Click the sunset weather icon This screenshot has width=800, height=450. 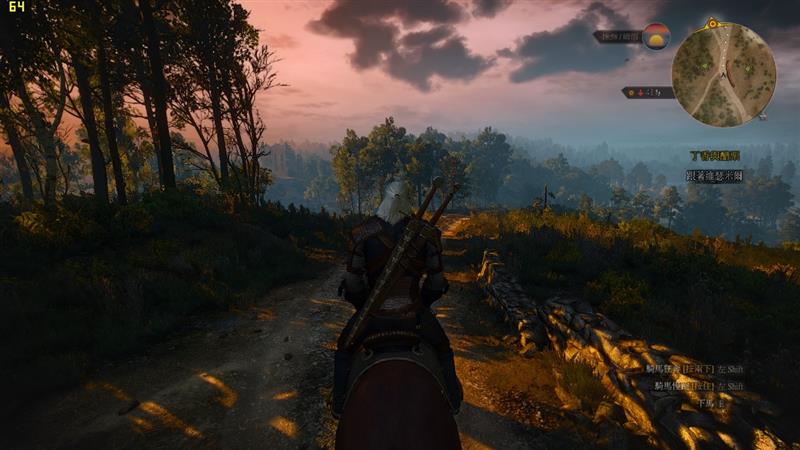click(x=656, y=36)
